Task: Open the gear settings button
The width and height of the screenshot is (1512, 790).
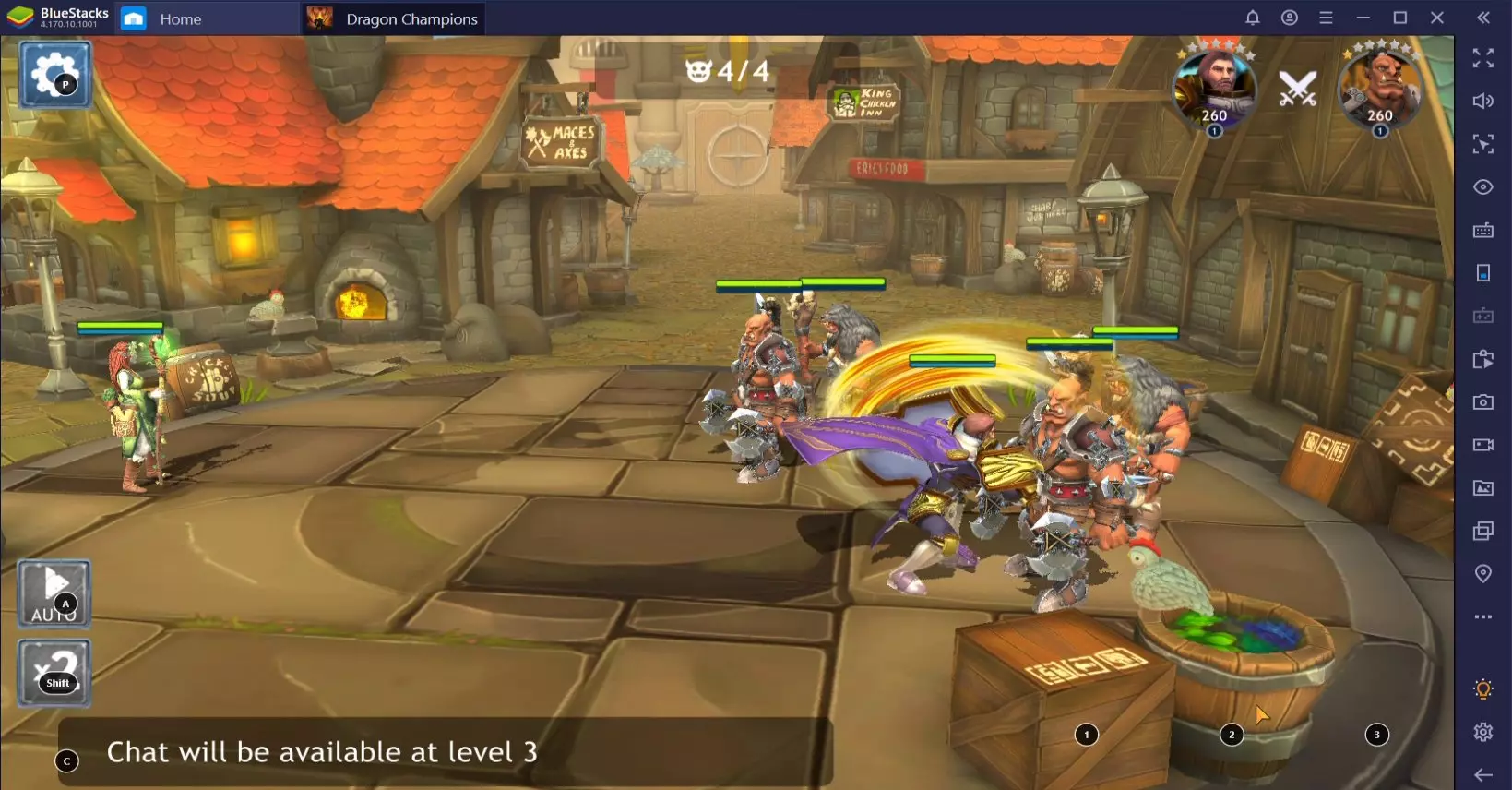Action: point(54,74)
